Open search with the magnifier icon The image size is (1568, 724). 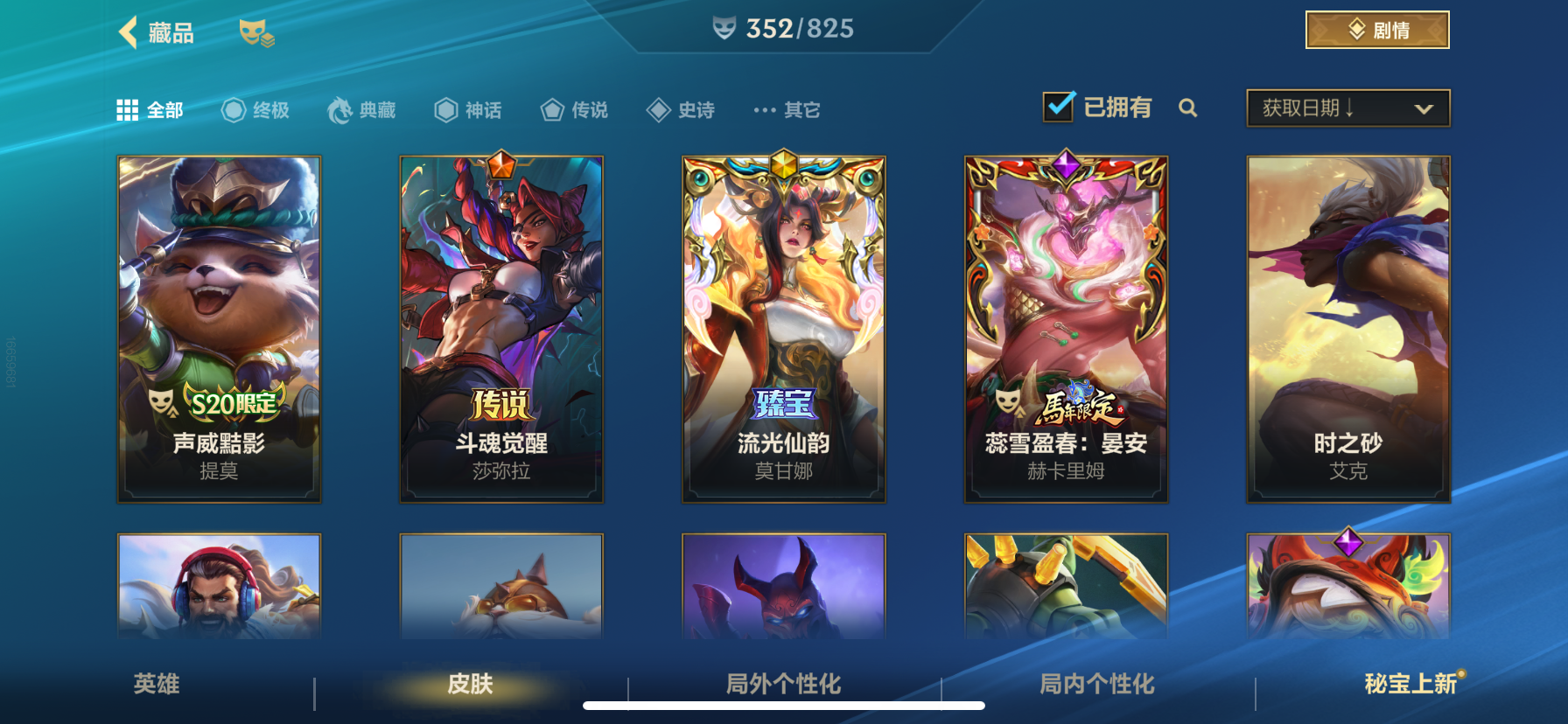pos(1188,108)
